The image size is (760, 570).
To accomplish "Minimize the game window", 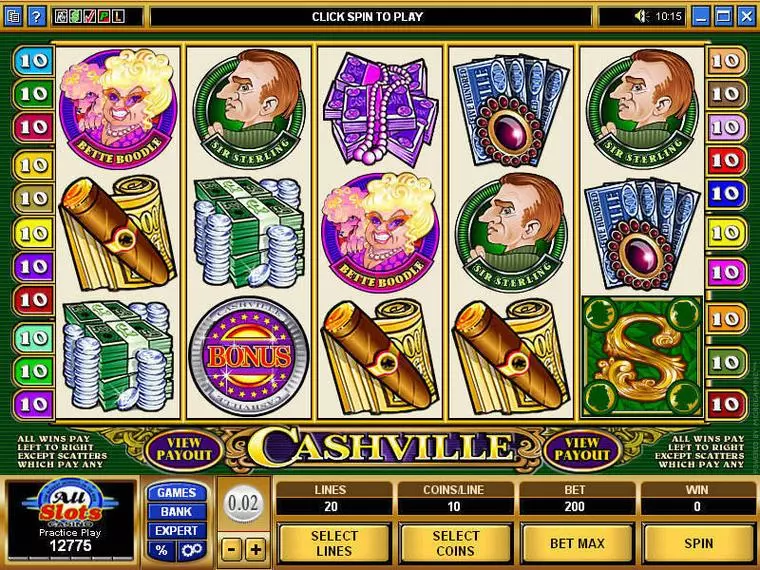I will [702, 16].
